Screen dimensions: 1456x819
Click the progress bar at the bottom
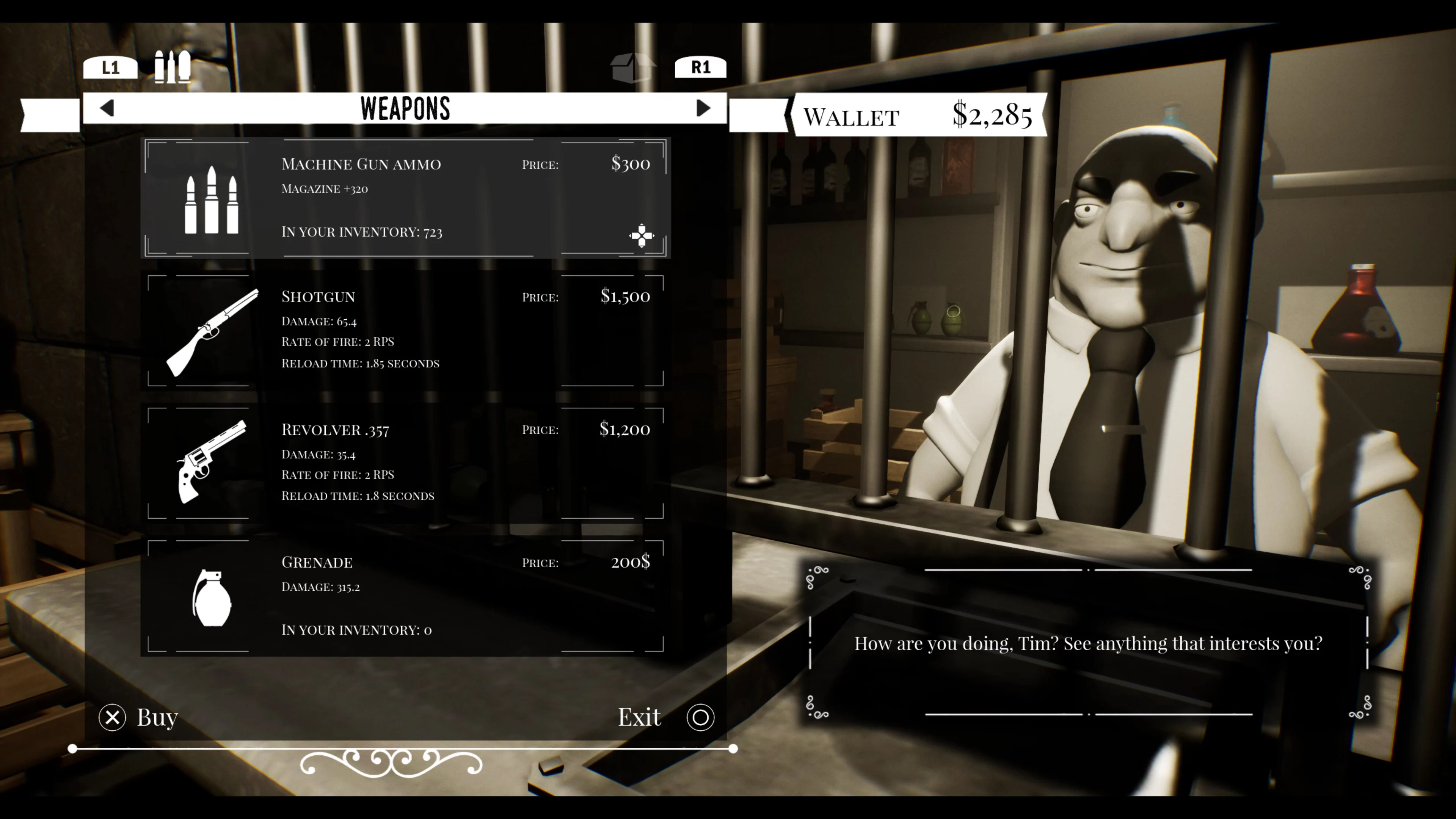pyautogui.click(x=403, y=748)
